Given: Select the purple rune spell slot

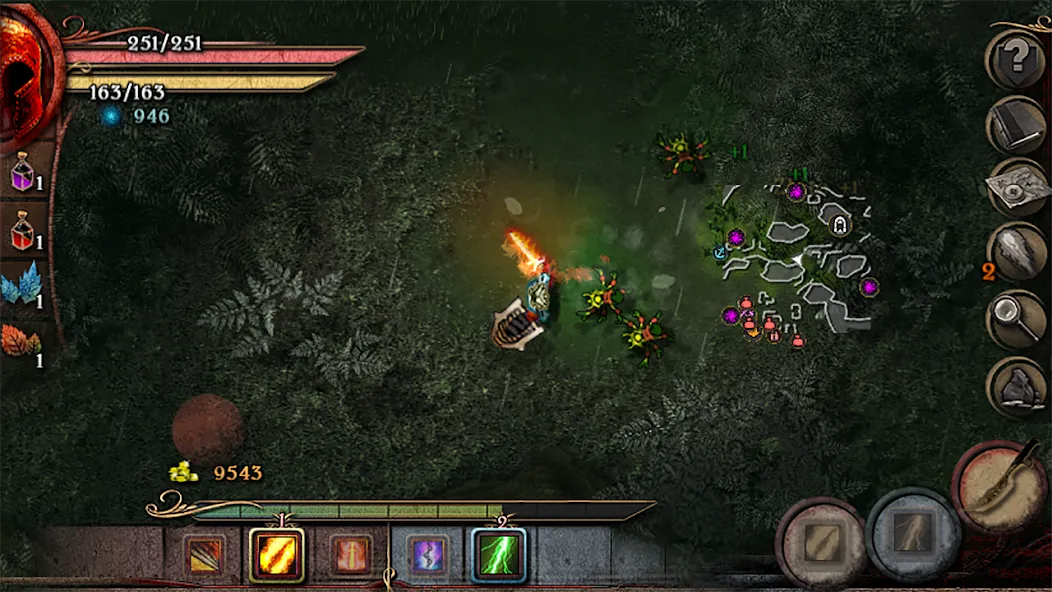Looking at the screenshot, I should point(426,555).
